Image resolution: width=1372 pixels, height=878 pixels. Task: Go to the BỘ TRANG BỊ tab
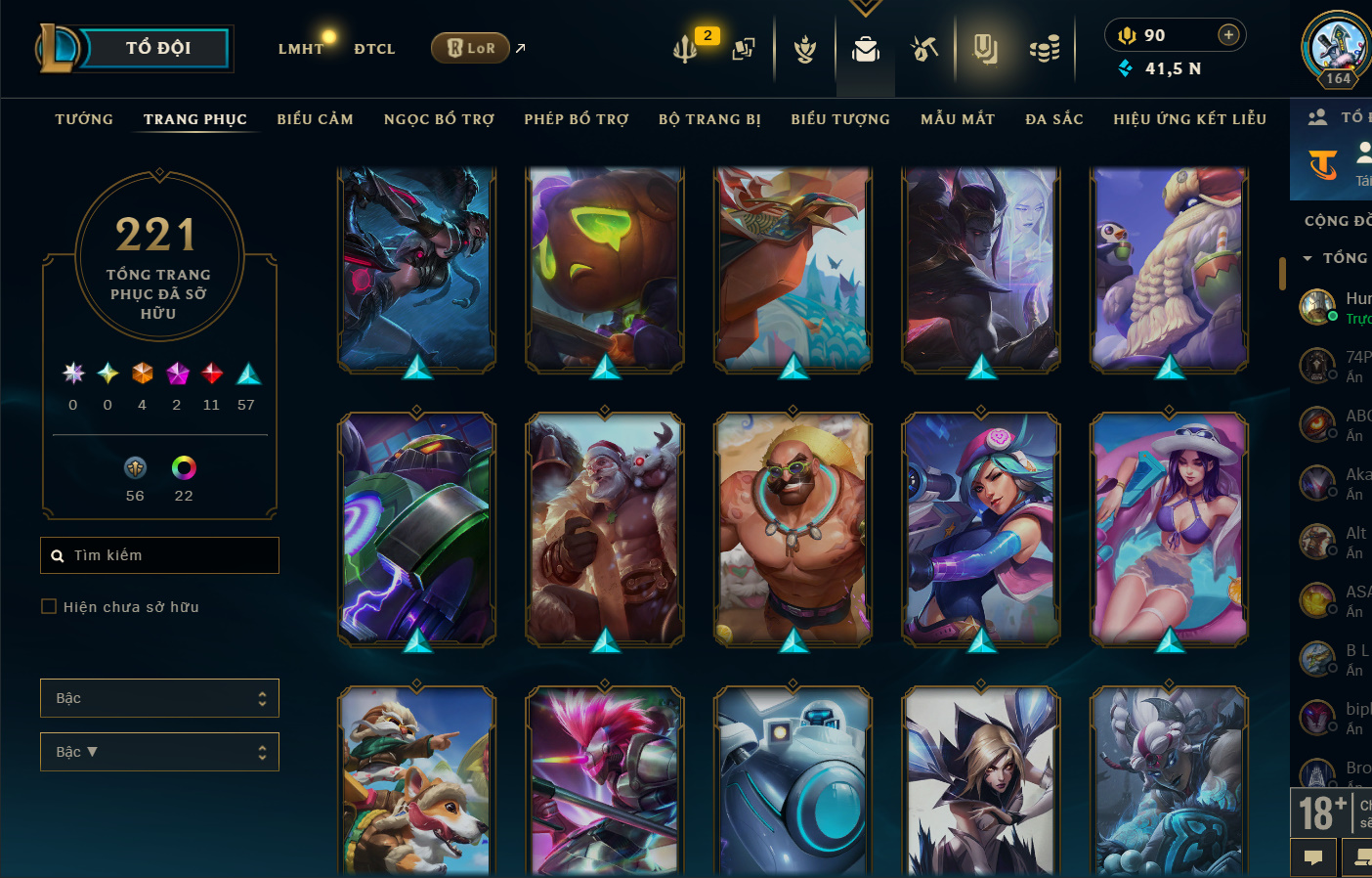coord(709,119)
